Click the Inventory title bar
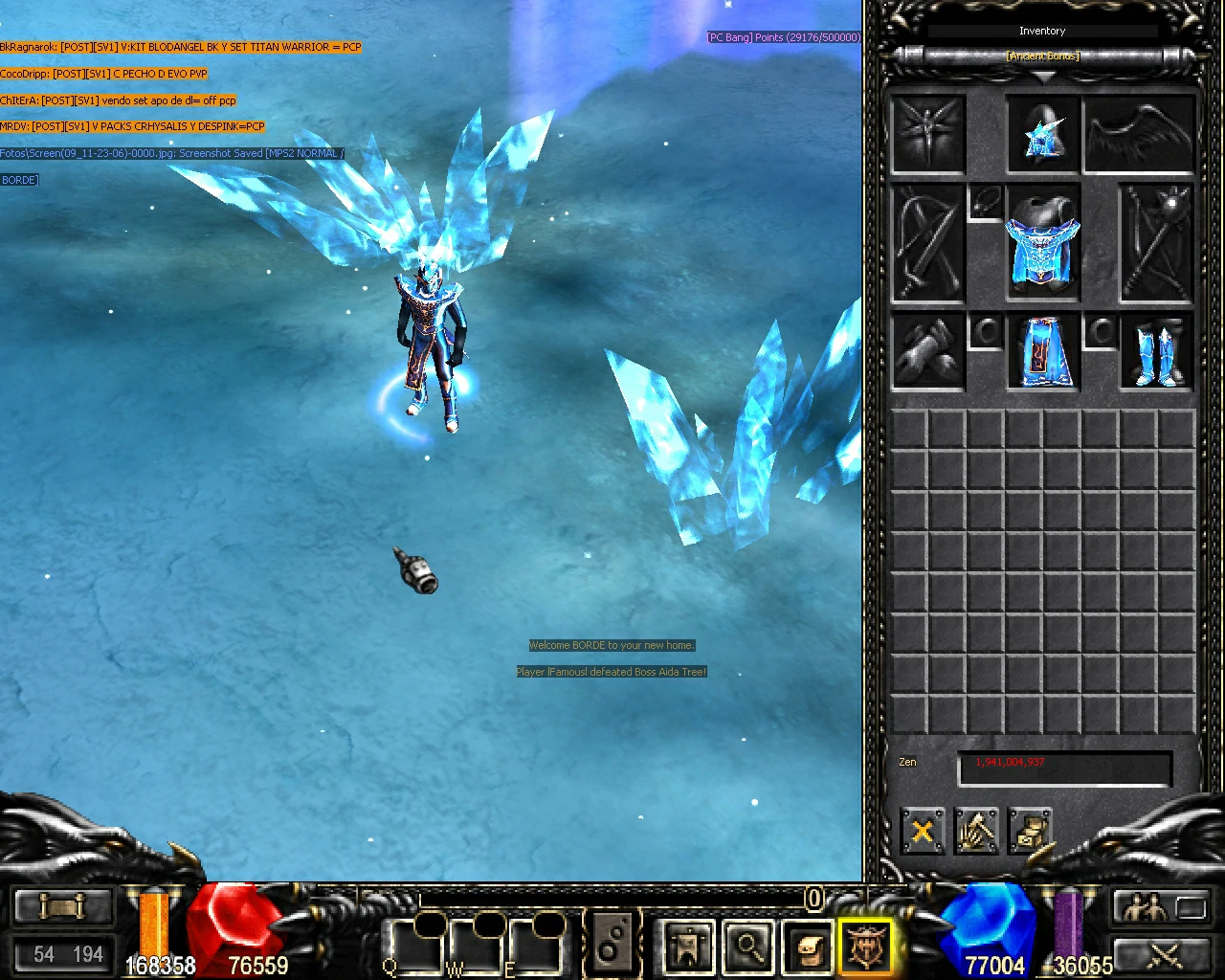The width and height of the screenshot is (1225, 980). pos(1042,30)
